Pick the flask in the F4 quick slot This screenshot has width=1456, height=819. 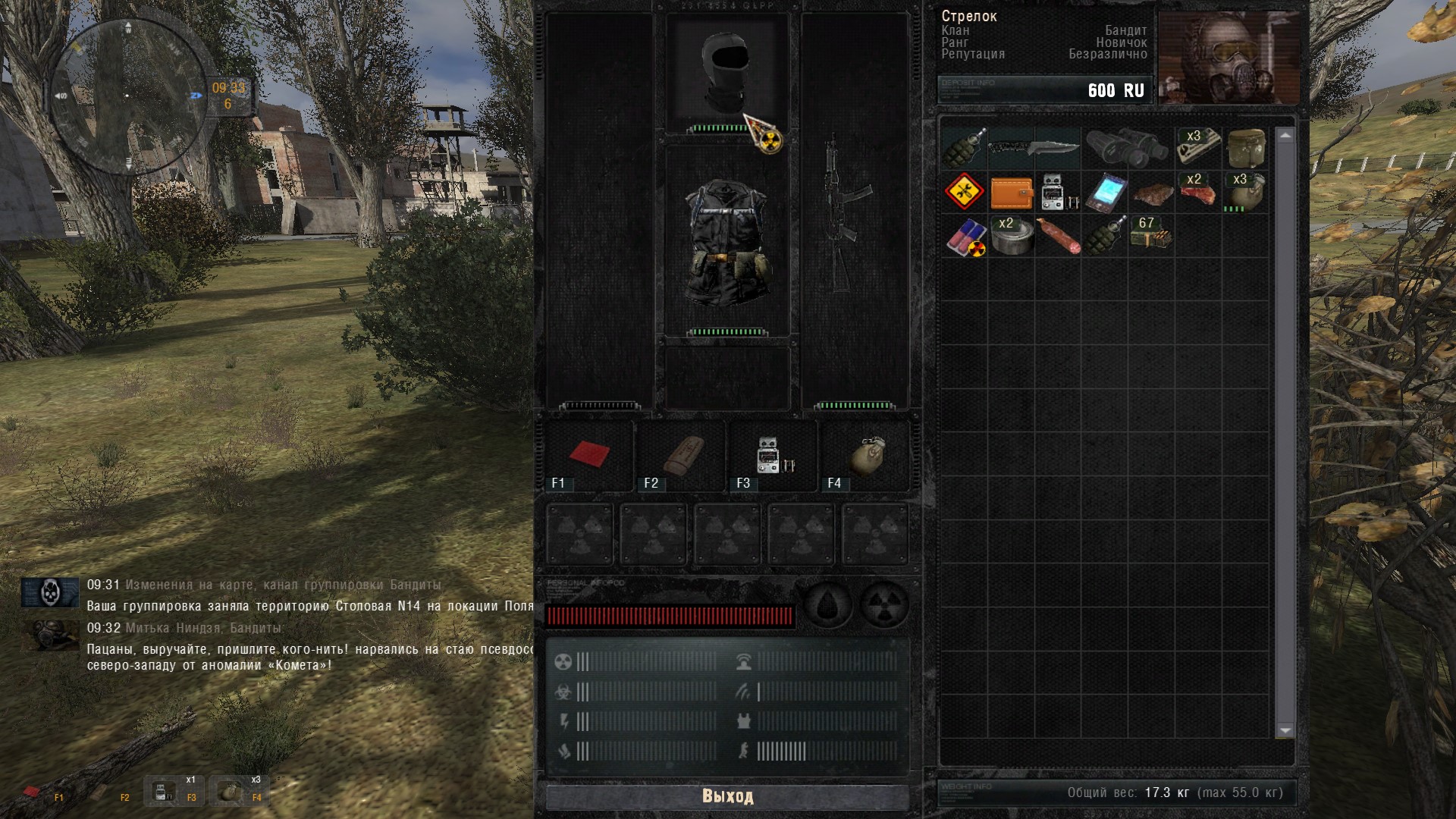(868, 454)
